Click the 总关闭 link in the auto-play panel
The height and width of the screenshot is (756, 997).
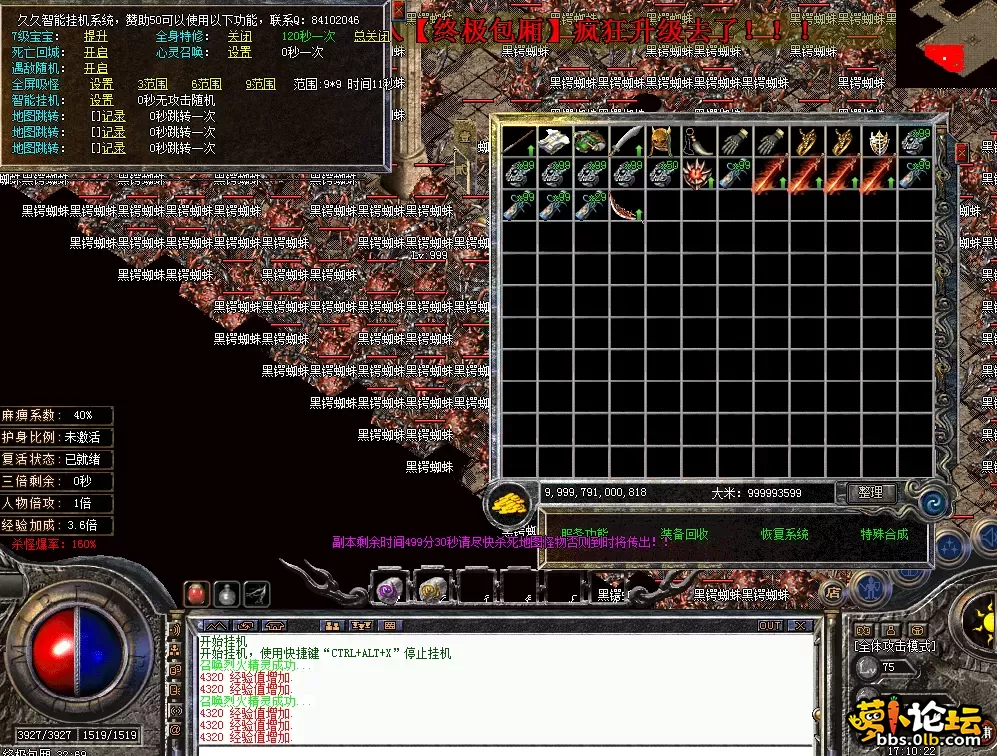pos(371,36)
